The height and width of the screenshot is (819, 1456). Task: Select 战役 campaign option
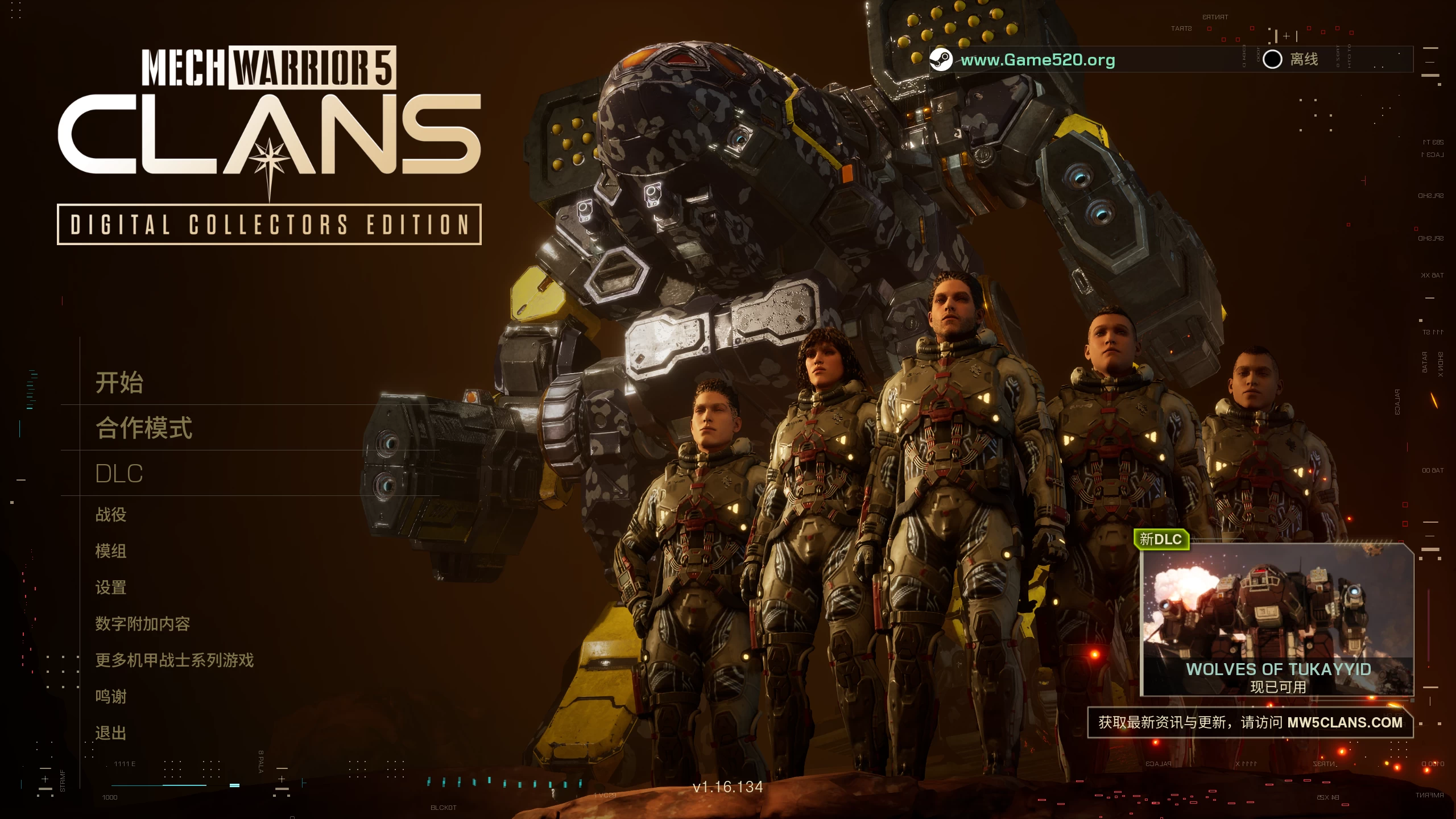point(111,514)
